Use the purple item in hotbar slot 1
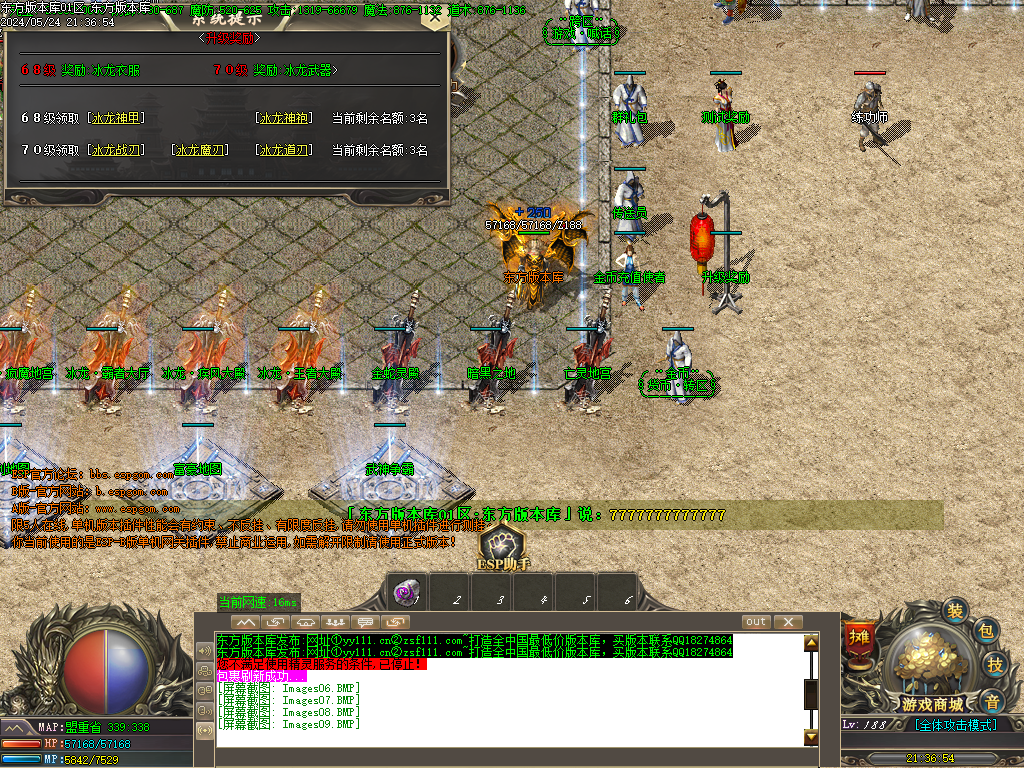The image size is (1024, 768). (x=409, y=591)
